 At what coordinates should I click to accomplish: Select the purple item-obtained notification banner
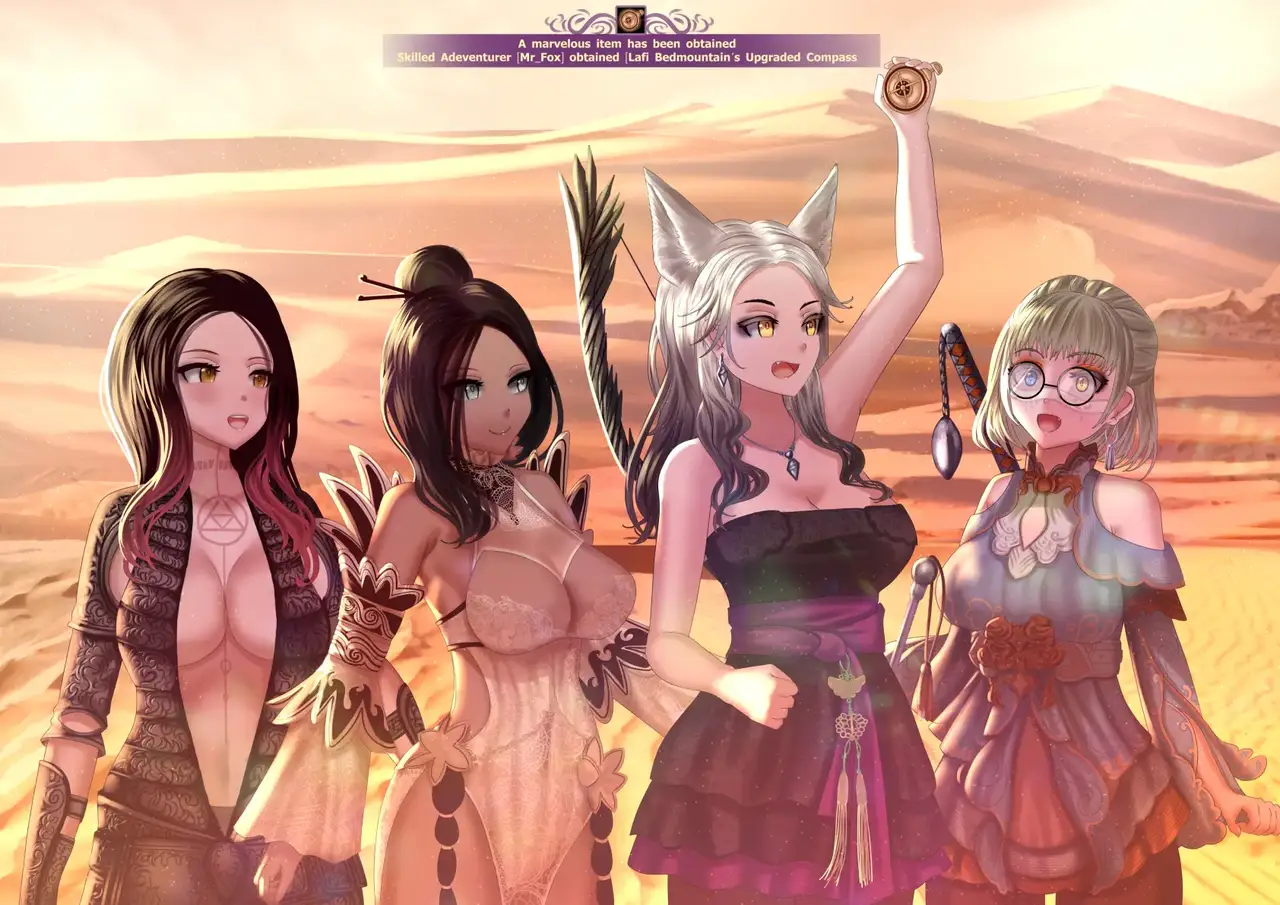tap(630, 51)
